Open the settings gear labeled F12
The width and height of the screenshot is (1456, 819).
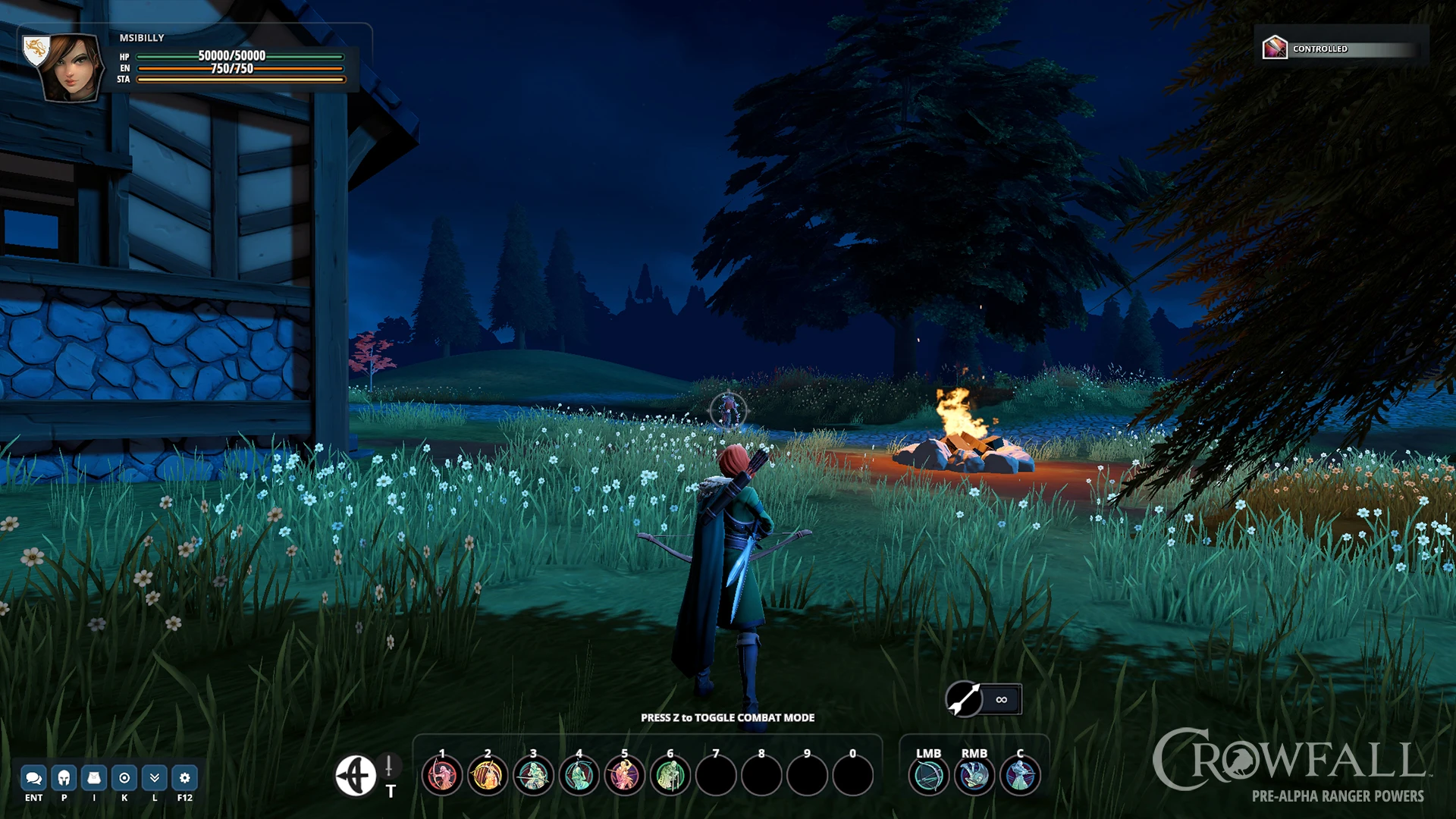point(183,777)
